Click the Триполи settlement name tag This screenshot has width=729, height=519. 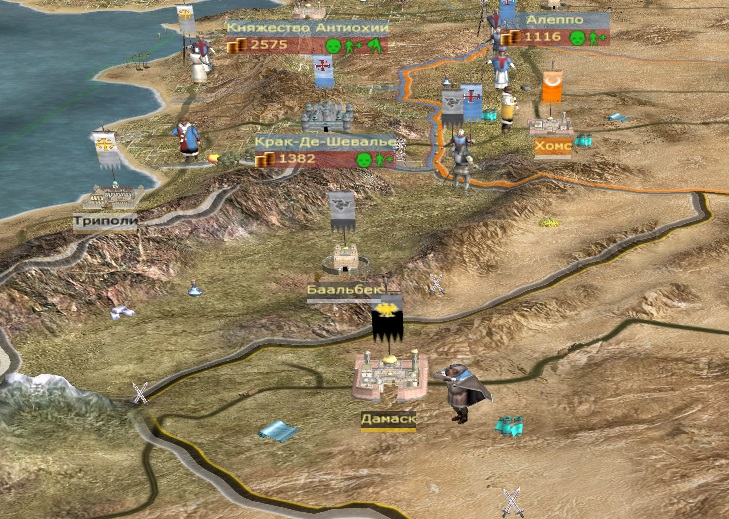coord(104,220)
